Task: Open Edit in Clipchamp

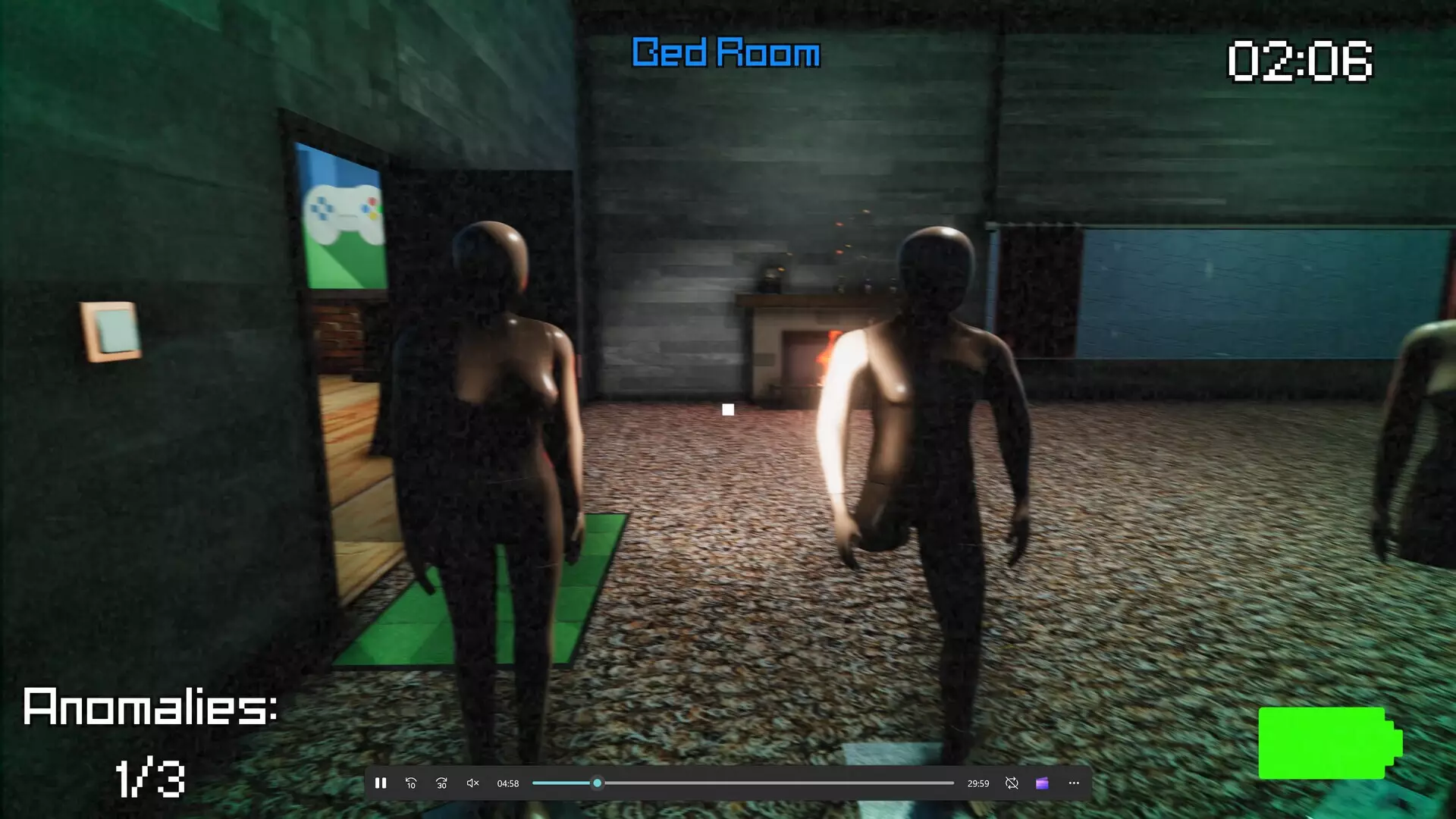Action: pos(1042,783)
